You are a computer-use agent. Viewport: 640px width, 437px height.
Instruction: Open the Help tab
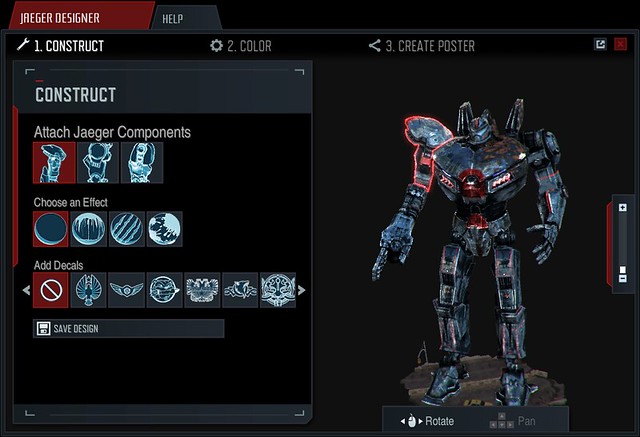point(186,18)
